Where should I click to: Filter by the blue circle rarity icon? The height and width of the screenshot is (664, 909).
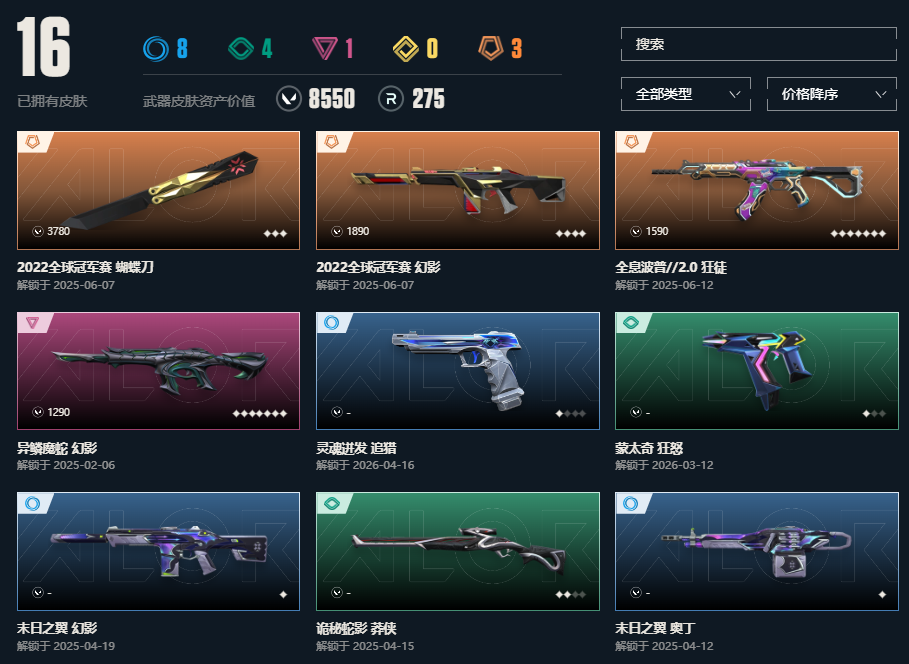(155, 48)
